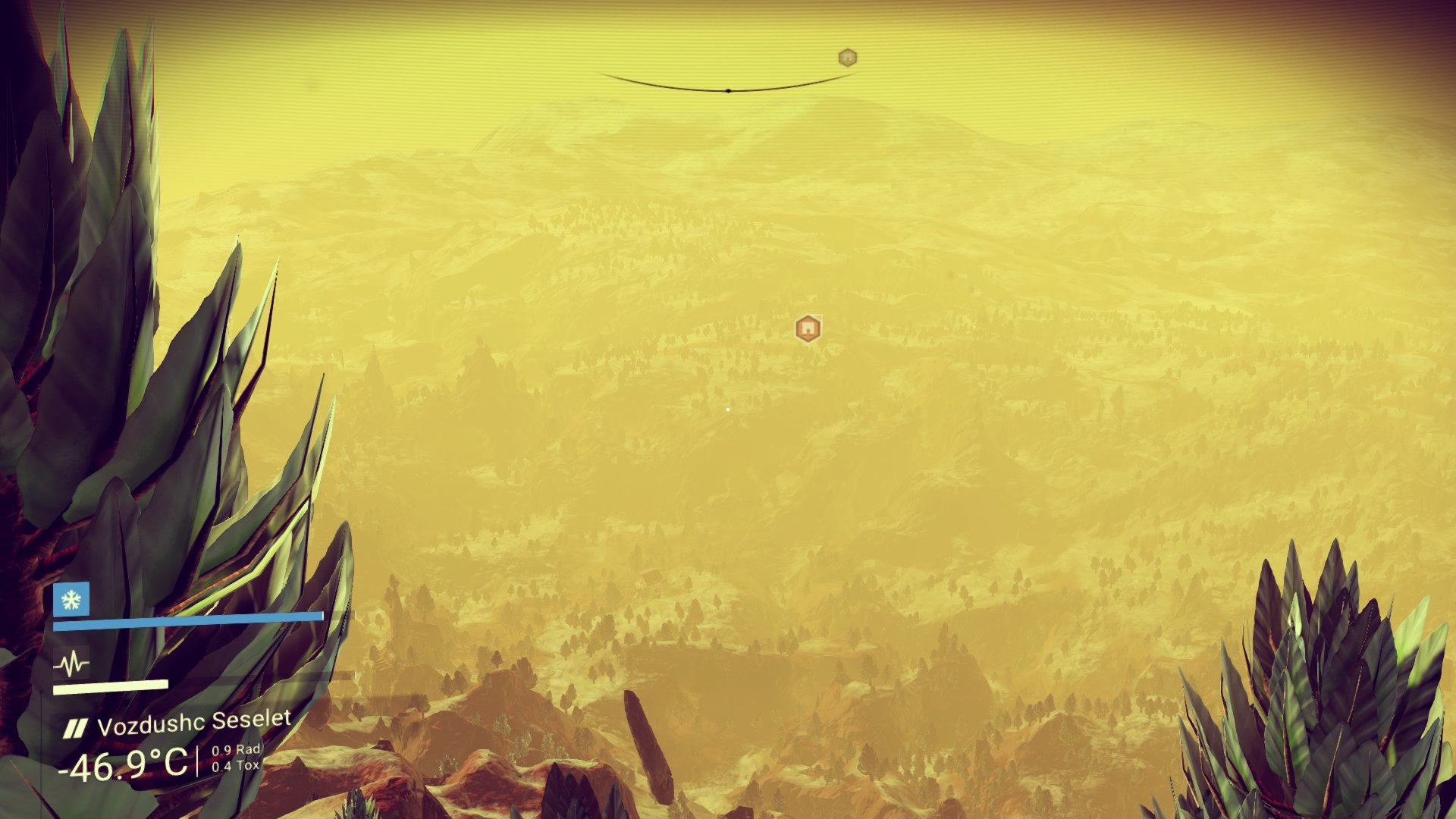This screenshot has width=1456, height=819.
Task: Click the faded shelter marker above the compass
Action: point(847,58)
